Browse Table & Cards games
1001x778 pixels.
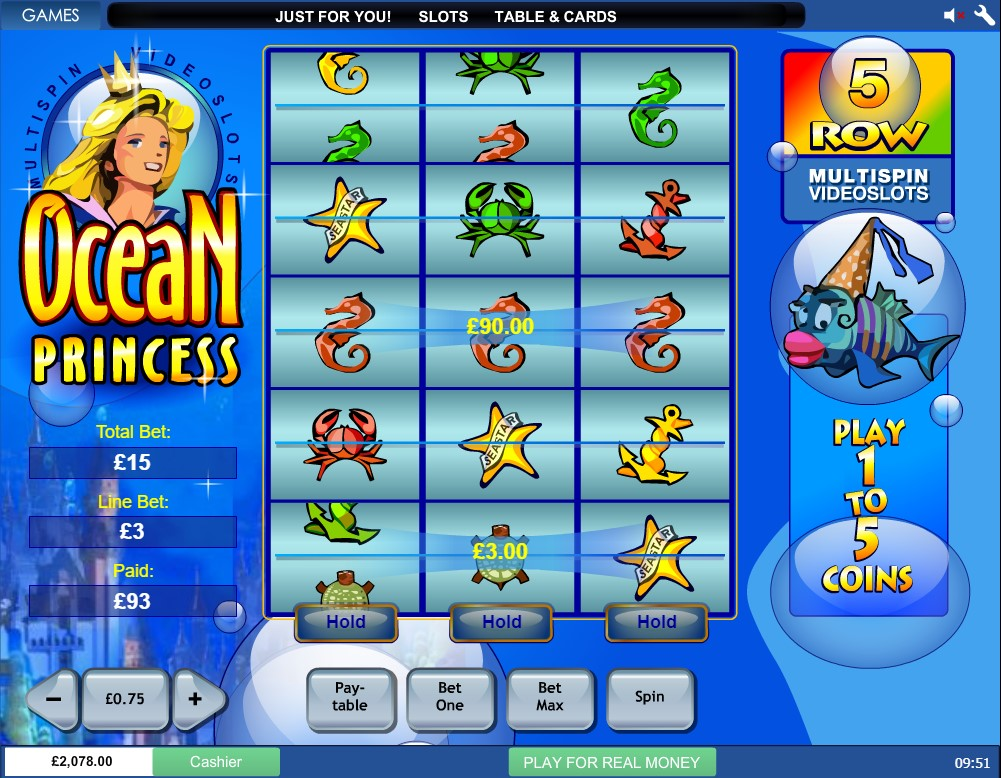pyautogui.click(x=555, y=16)
